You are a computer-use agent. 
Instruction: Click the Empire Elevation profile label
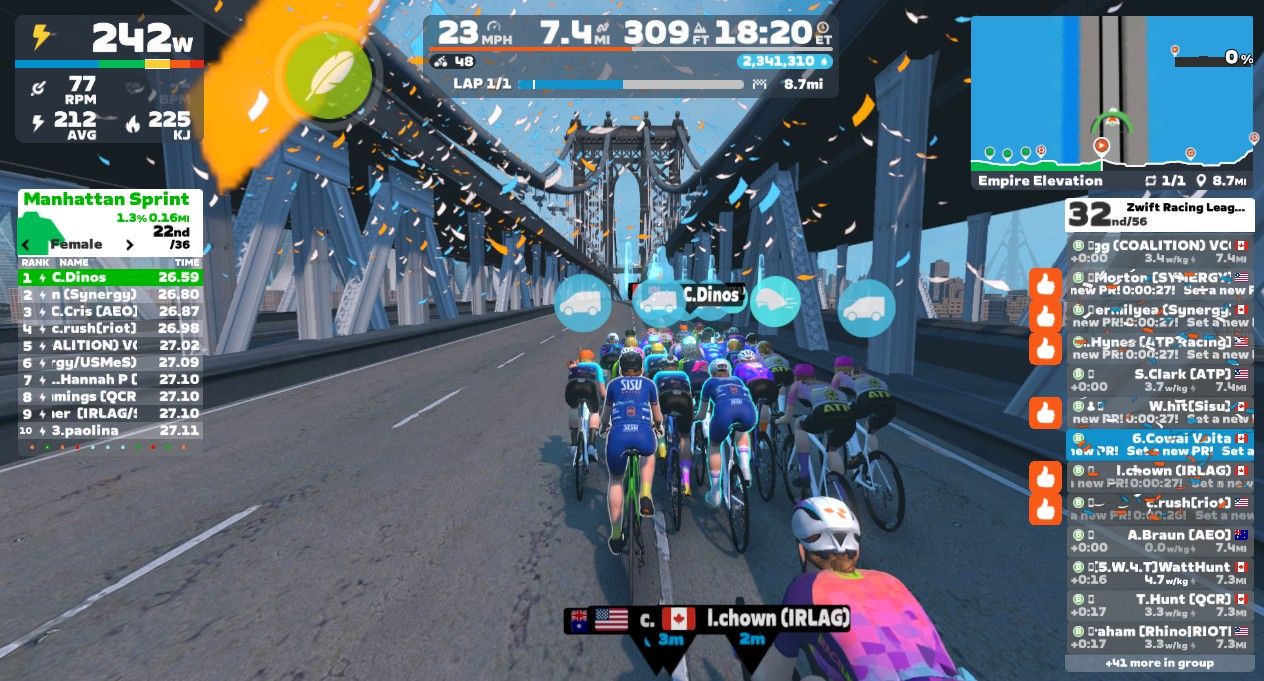tap(1040, 181)
